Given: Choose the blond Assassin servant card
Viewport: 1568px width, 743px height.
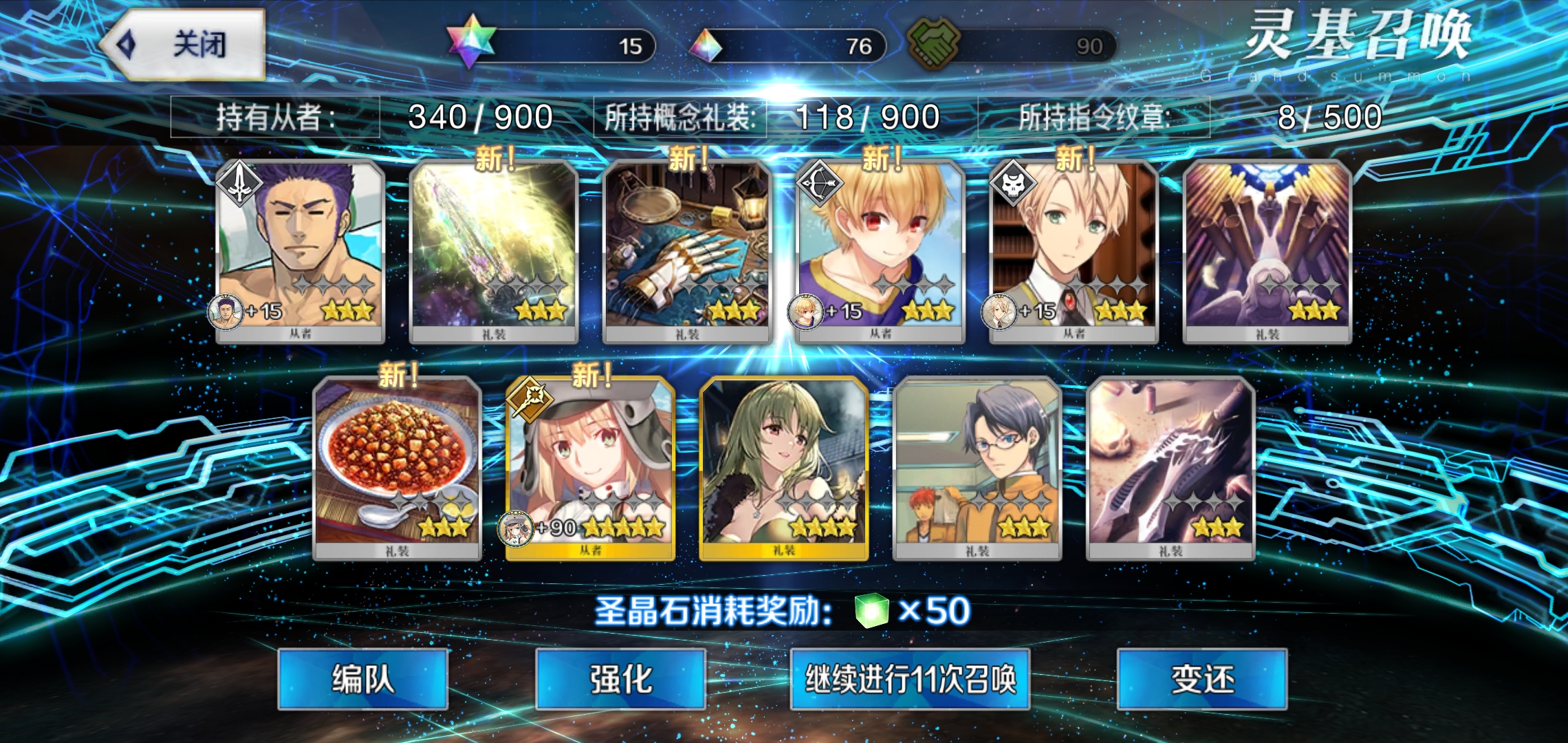Looking at the screenshot, I should point(1074,251).
